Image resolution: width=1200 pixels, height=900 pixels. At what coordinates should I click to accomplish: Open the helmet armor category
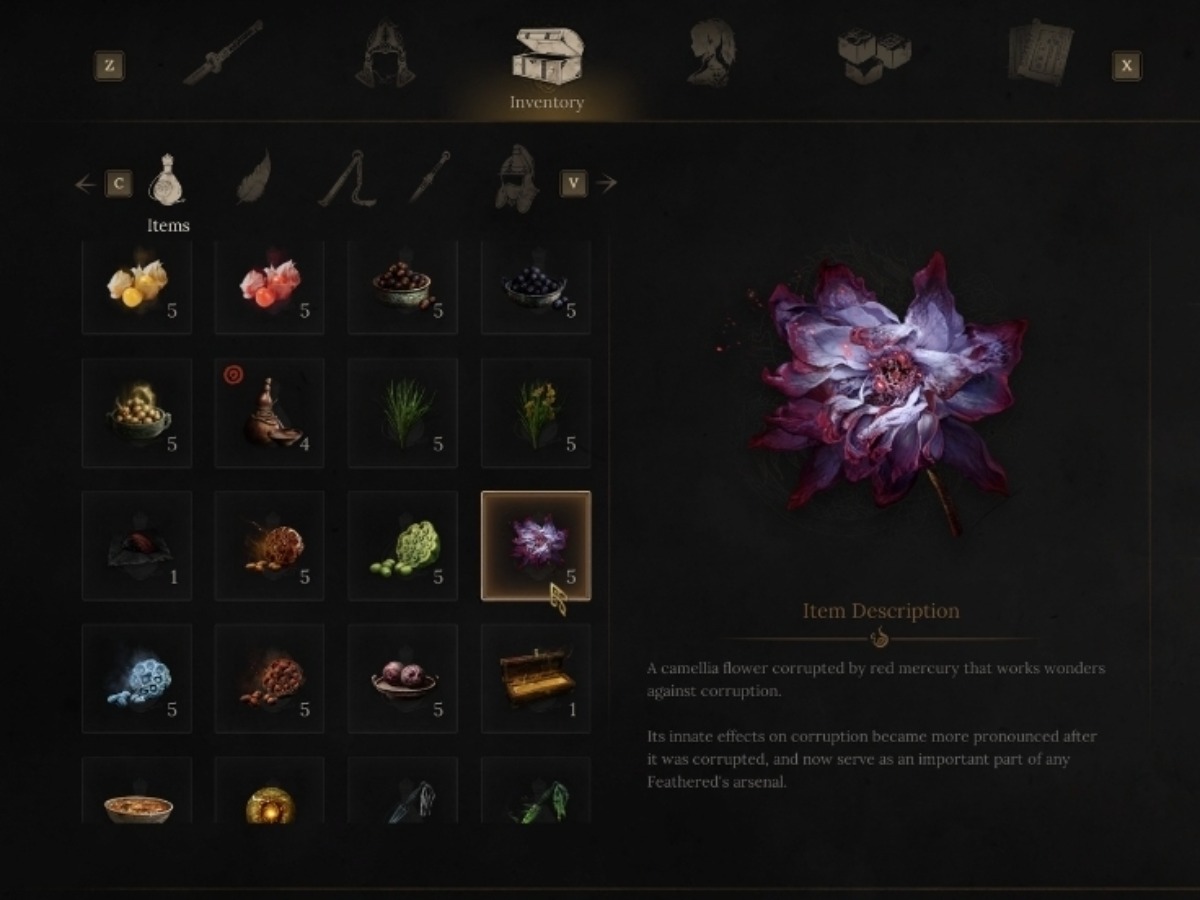[516, 180]
